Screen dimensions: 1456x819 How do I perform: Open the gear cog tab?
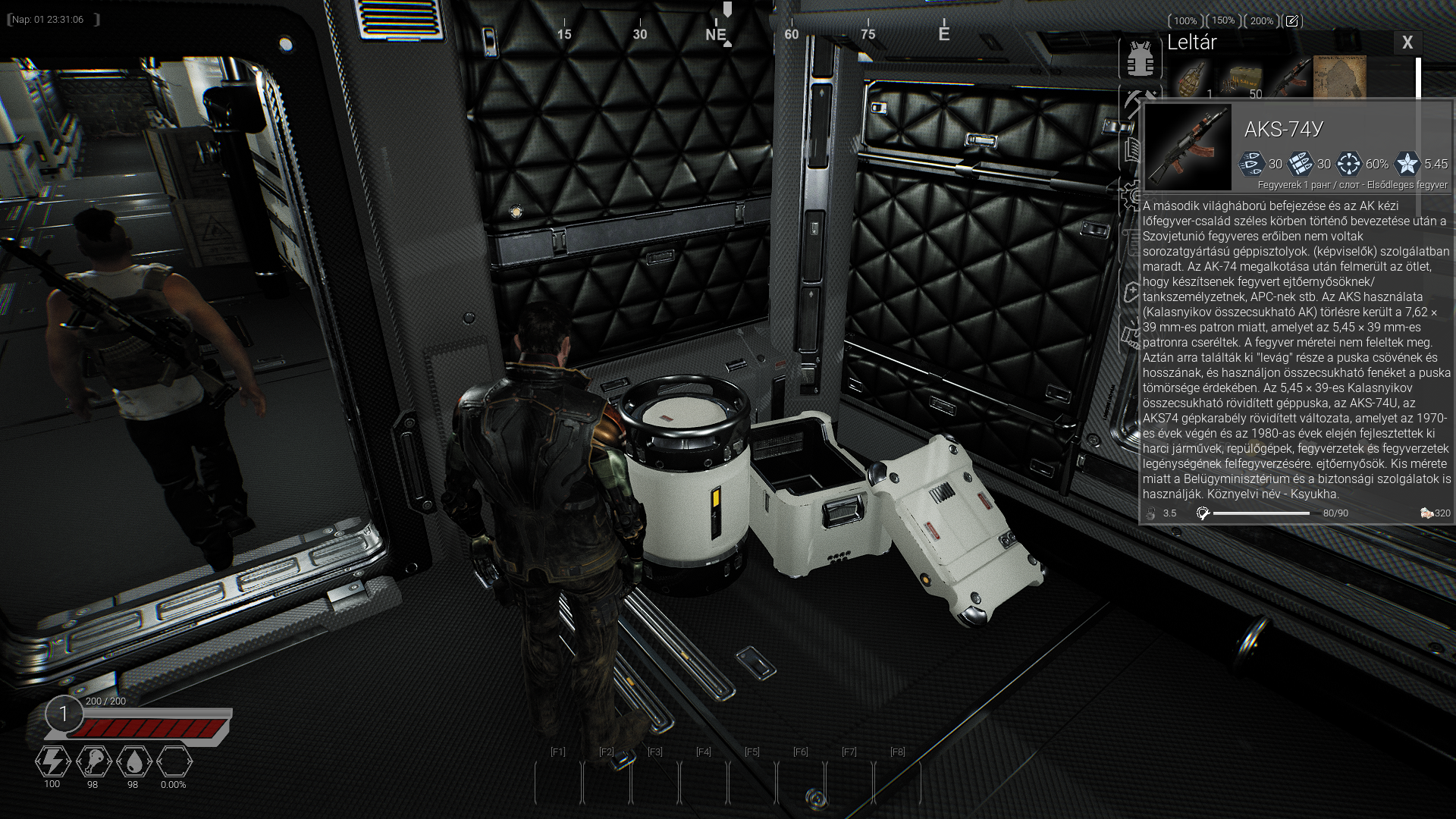(1131, 196)
